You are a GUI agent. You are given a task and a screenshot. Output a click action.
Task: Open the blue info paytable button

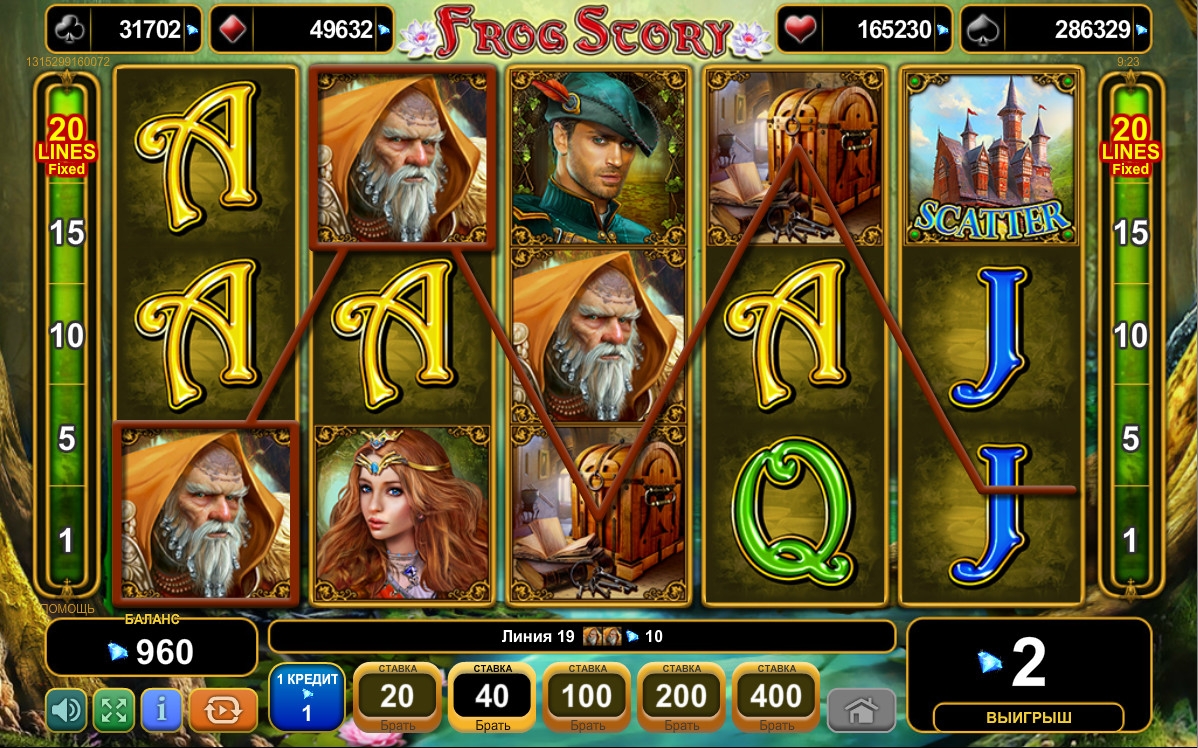pyautogui.click(x=162, y=710)
